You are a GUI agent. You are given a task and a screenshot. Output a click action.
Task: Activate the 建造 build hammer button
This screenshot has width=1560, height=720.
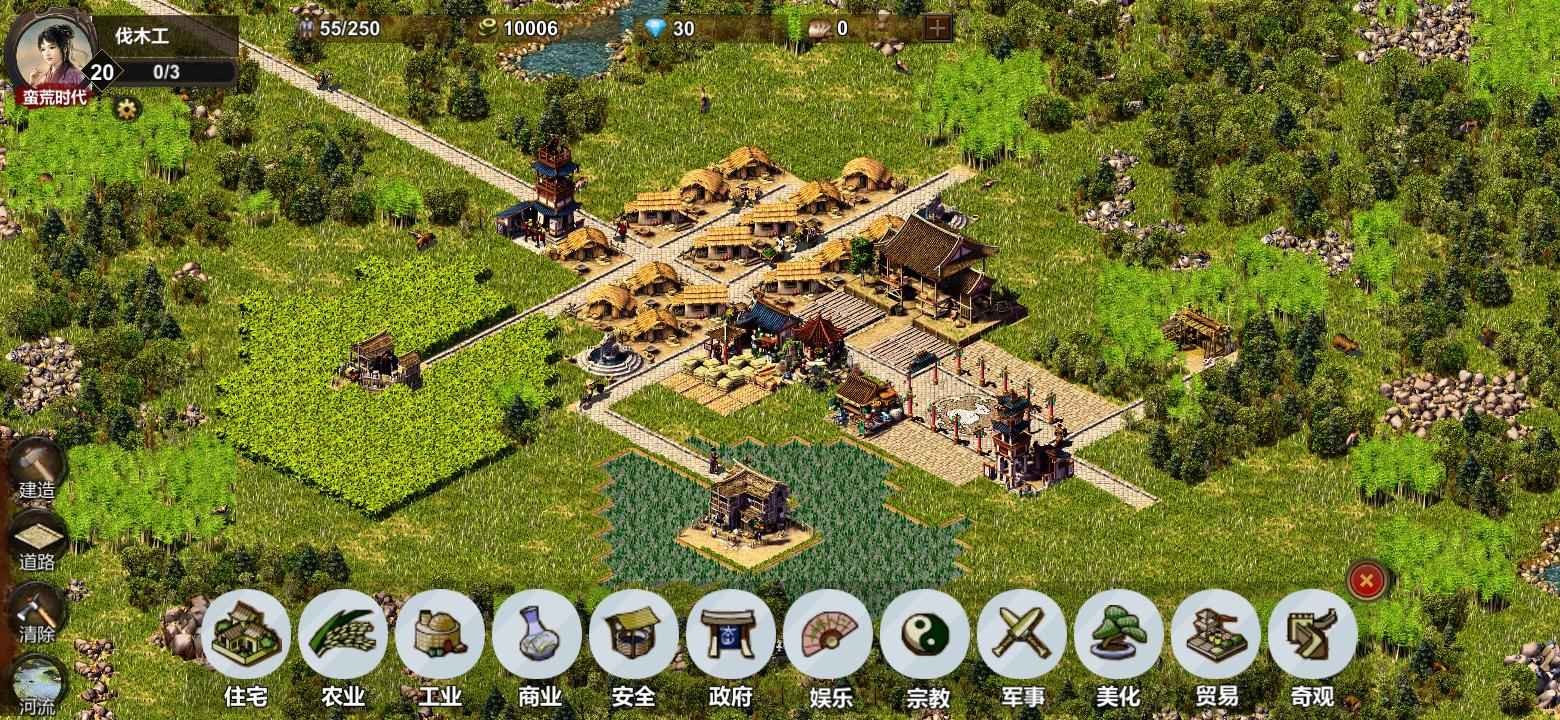(38, 463)
